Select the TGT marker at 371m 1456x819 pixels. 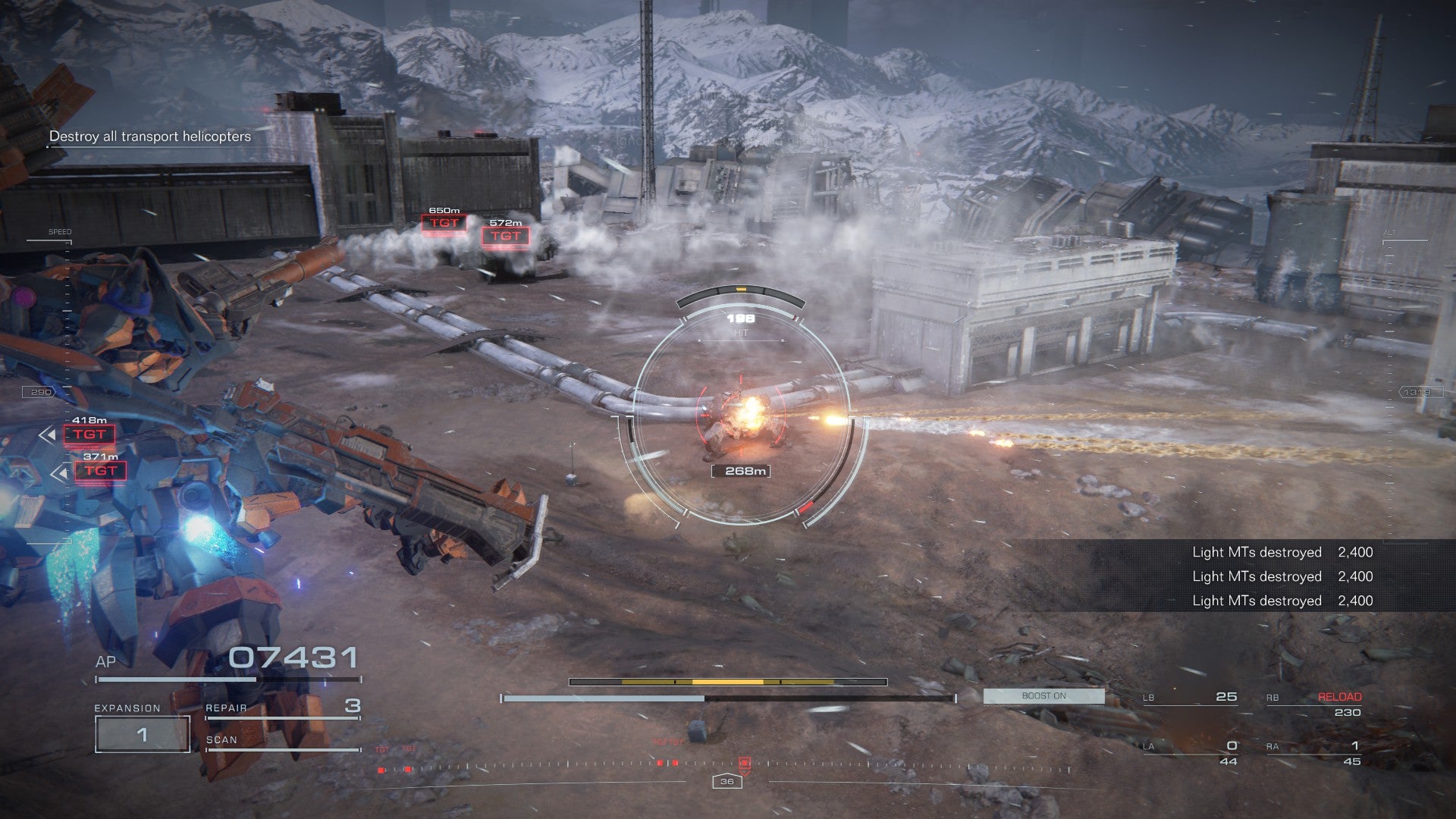coord(100,471)
